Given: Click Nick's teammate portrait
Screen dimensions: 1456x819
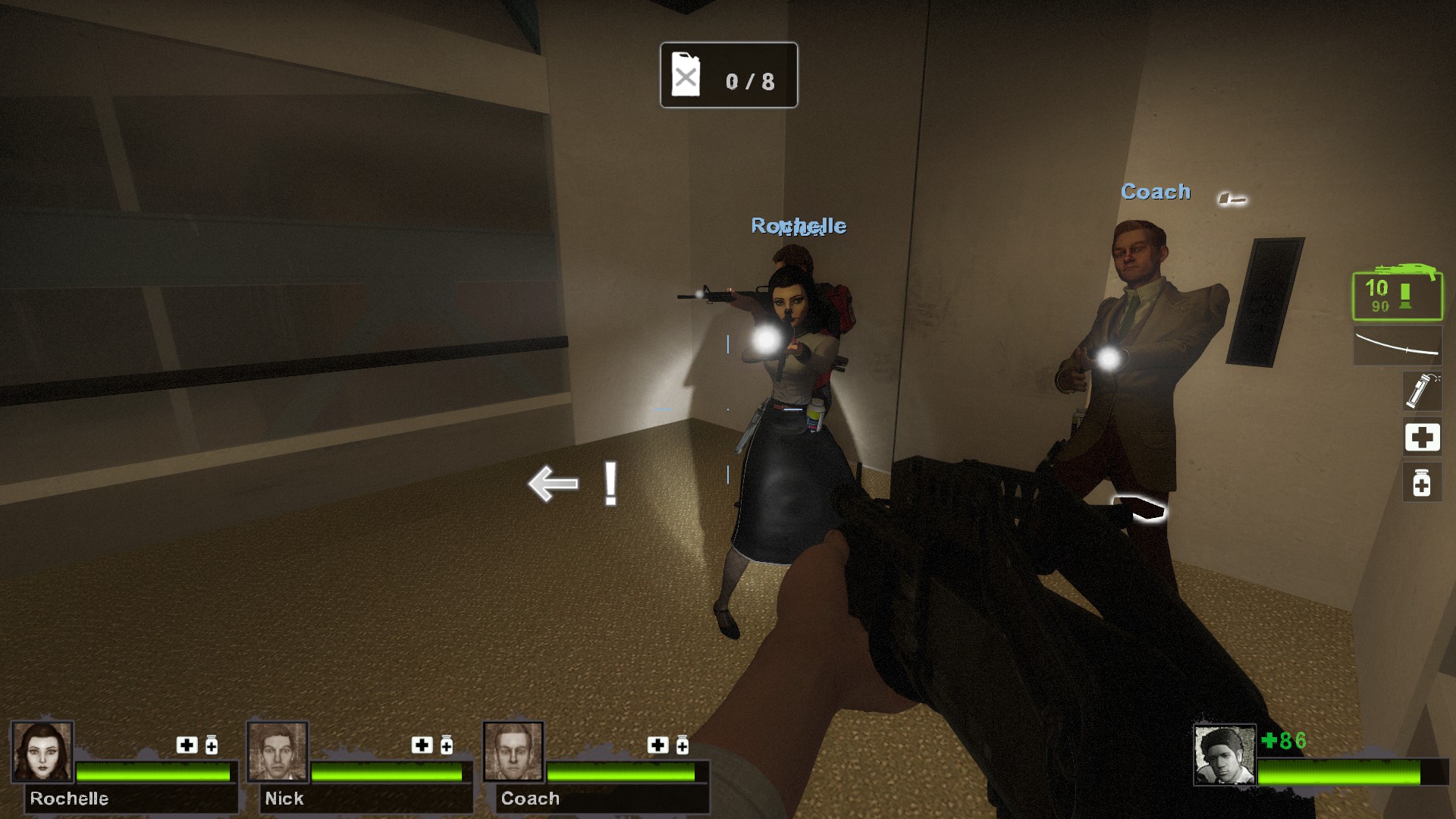Looking at the screenshot, I should [278, 752].
